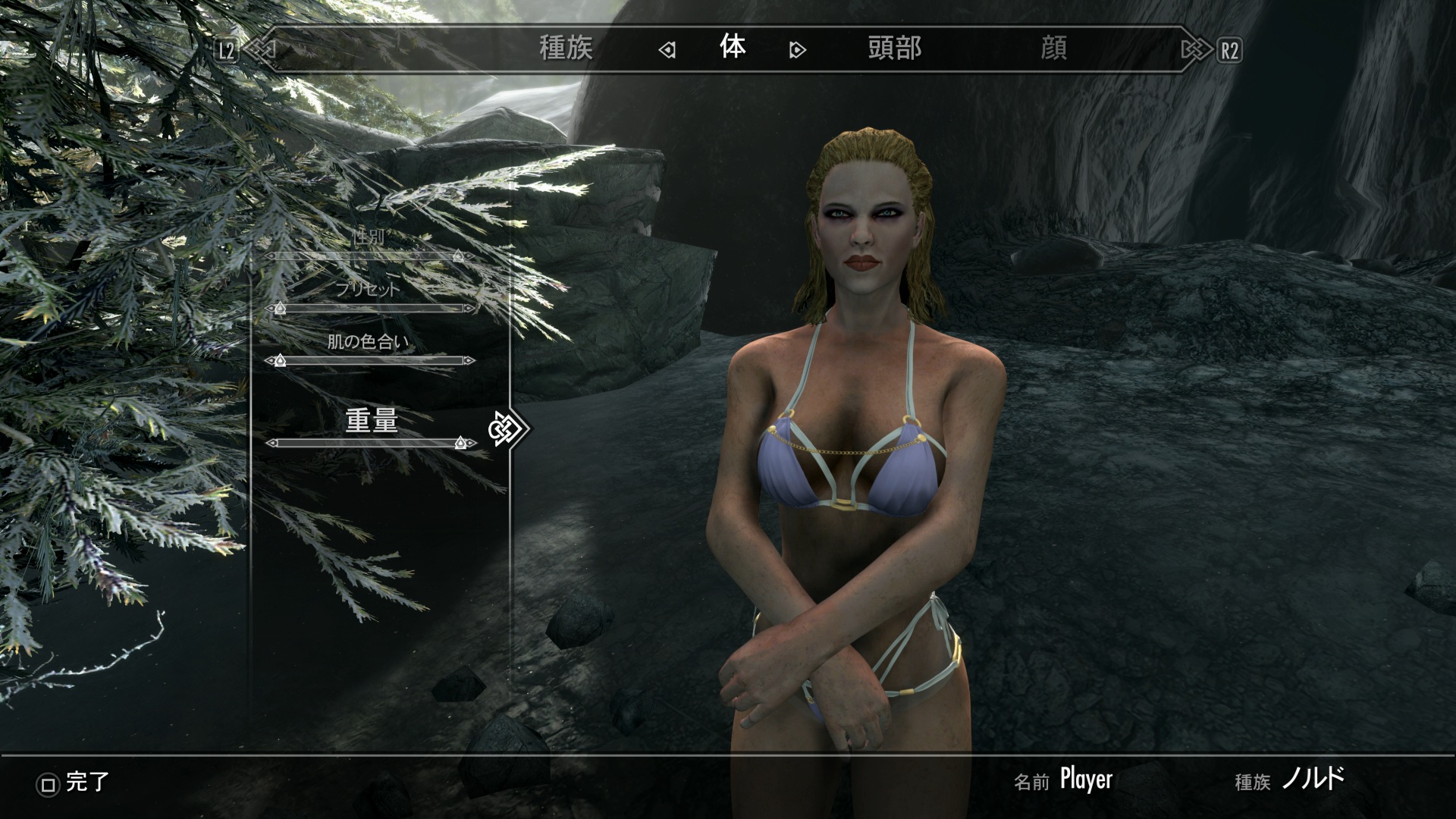Switch to the 種族 (Race) tab
Image resolution: width=1456 pixels, height=819 pixels.
click(566, 49)
